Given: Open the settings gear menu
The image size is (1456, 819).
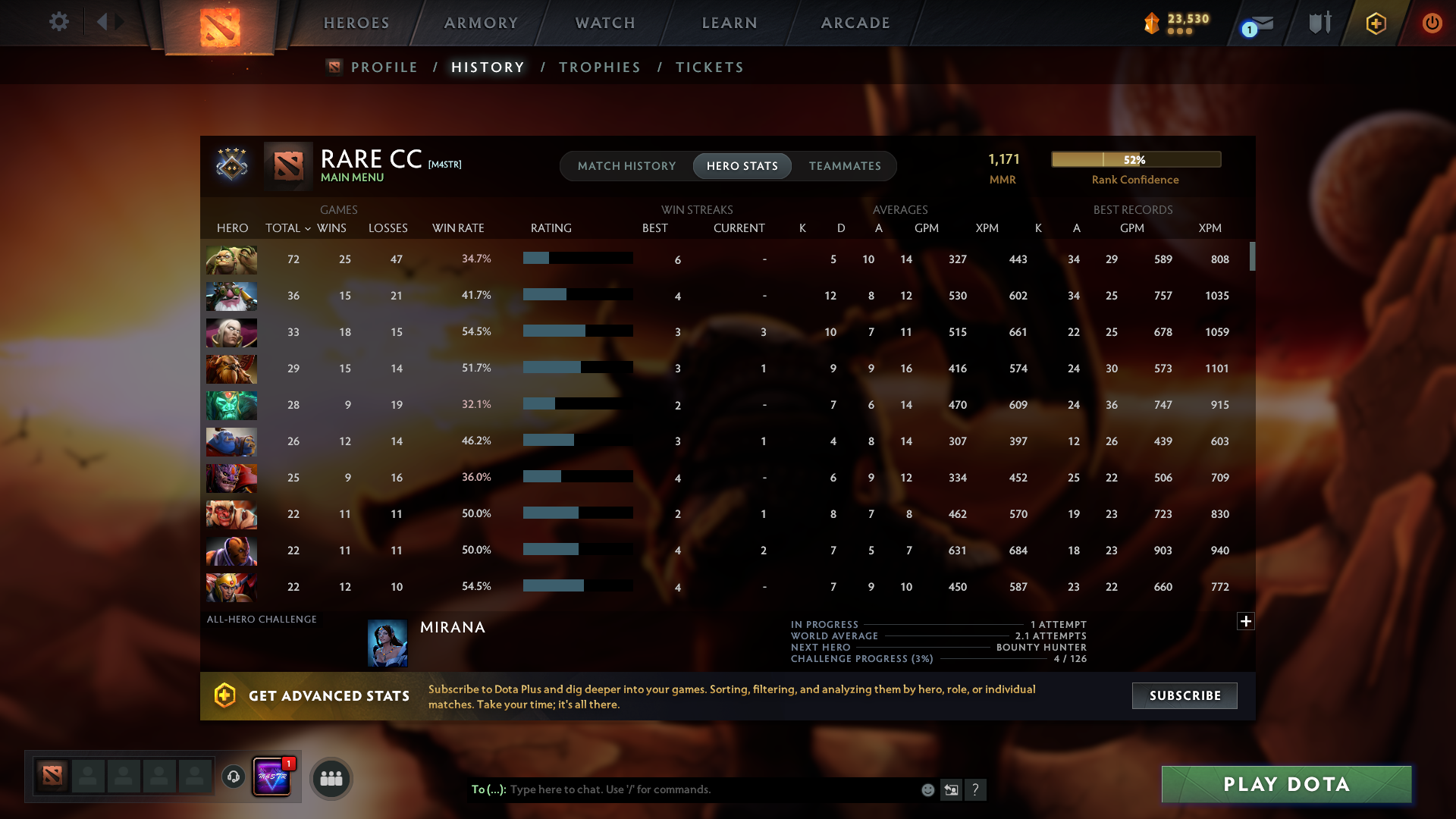Looking at the screenshot, I should pos(59,22).
